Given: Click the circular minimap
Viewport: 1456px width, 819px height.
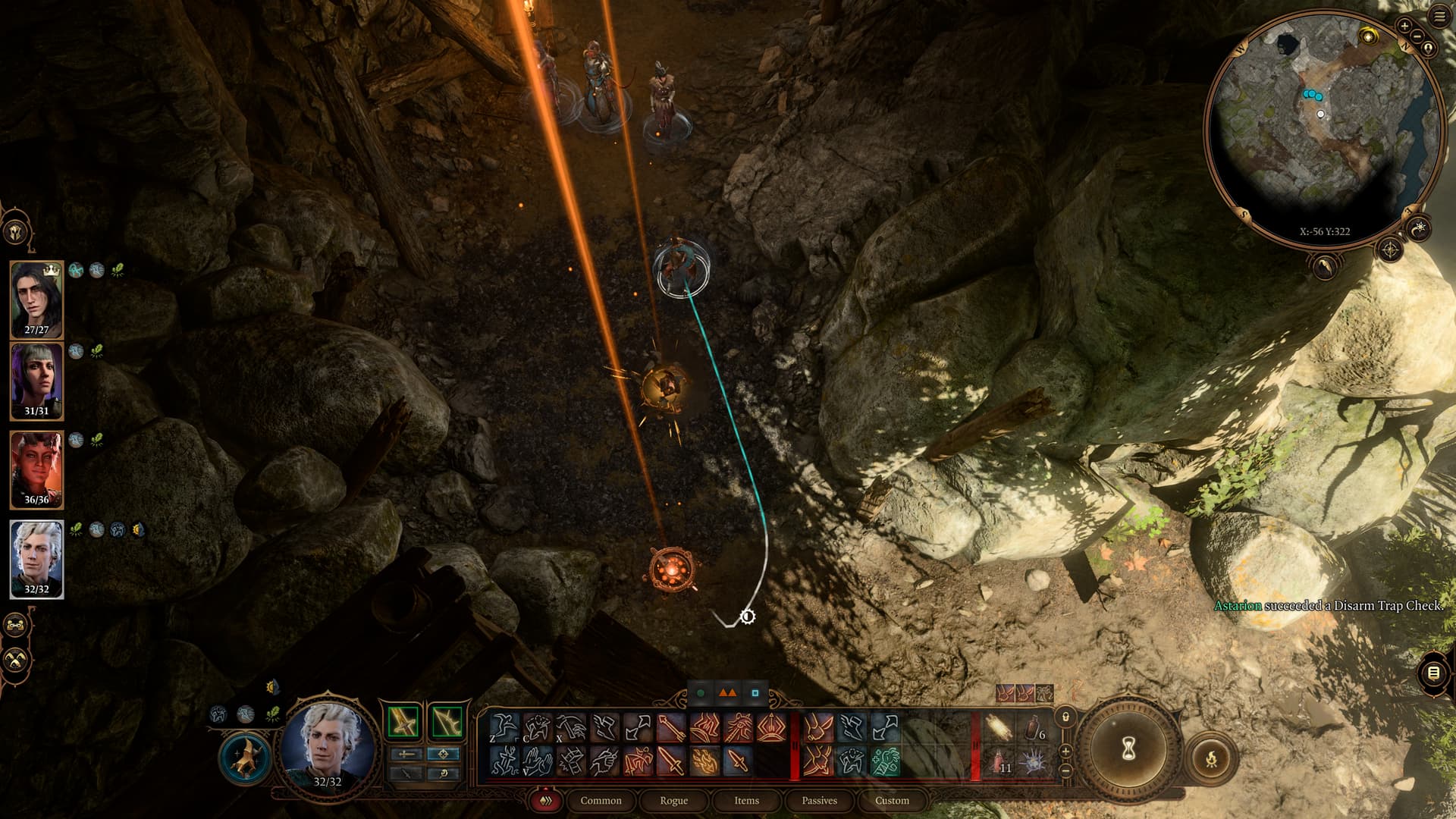Looking at the screenshot, I should click(x=1323, y=129).
